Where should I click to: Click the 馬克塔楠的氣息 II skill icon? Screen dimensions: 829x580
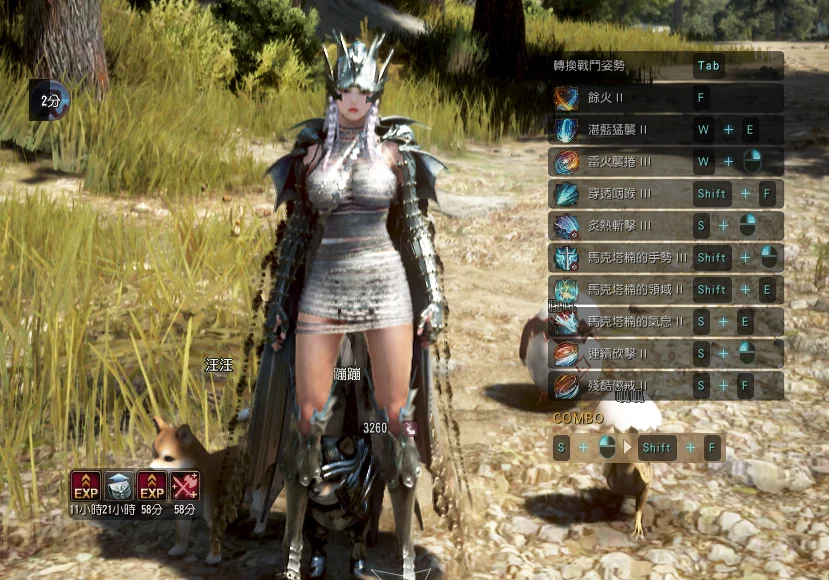click(566, 322)
